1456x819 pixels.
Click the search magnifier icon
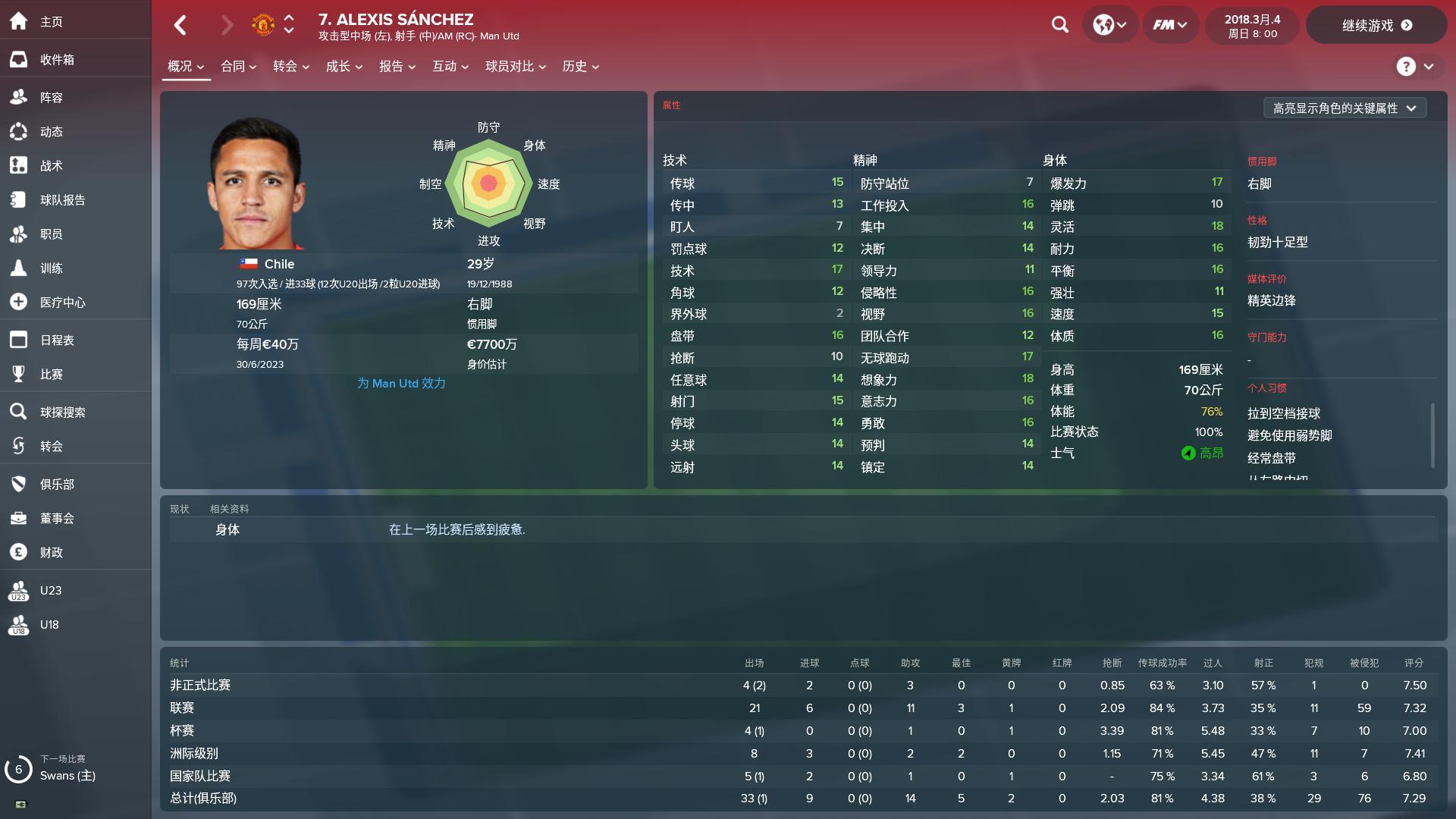click(x=1059, y=24)
